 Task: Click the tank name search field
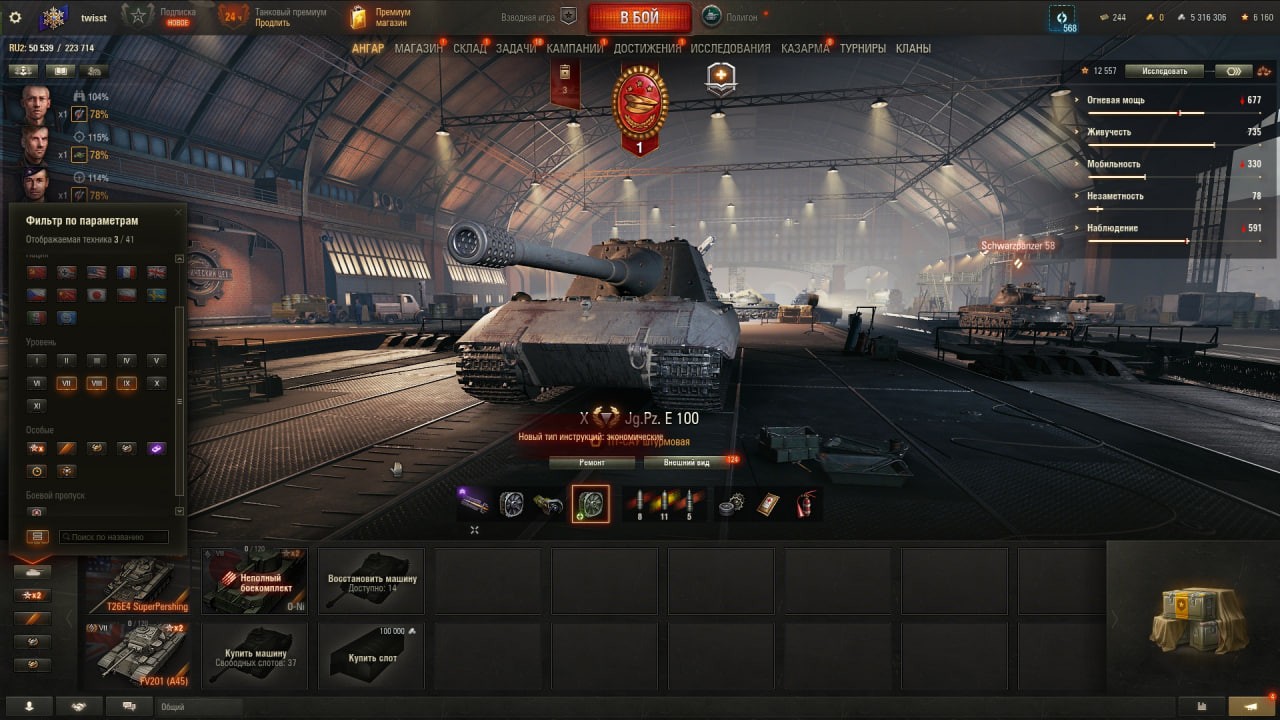[113, 537]
